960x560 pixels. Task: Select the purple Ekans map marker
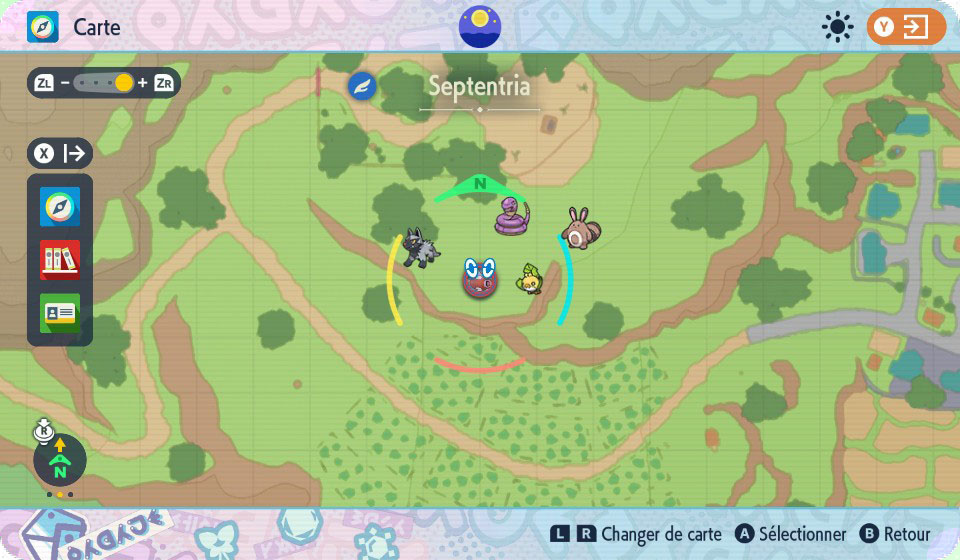pyautogui.click(x=513, y=216)
